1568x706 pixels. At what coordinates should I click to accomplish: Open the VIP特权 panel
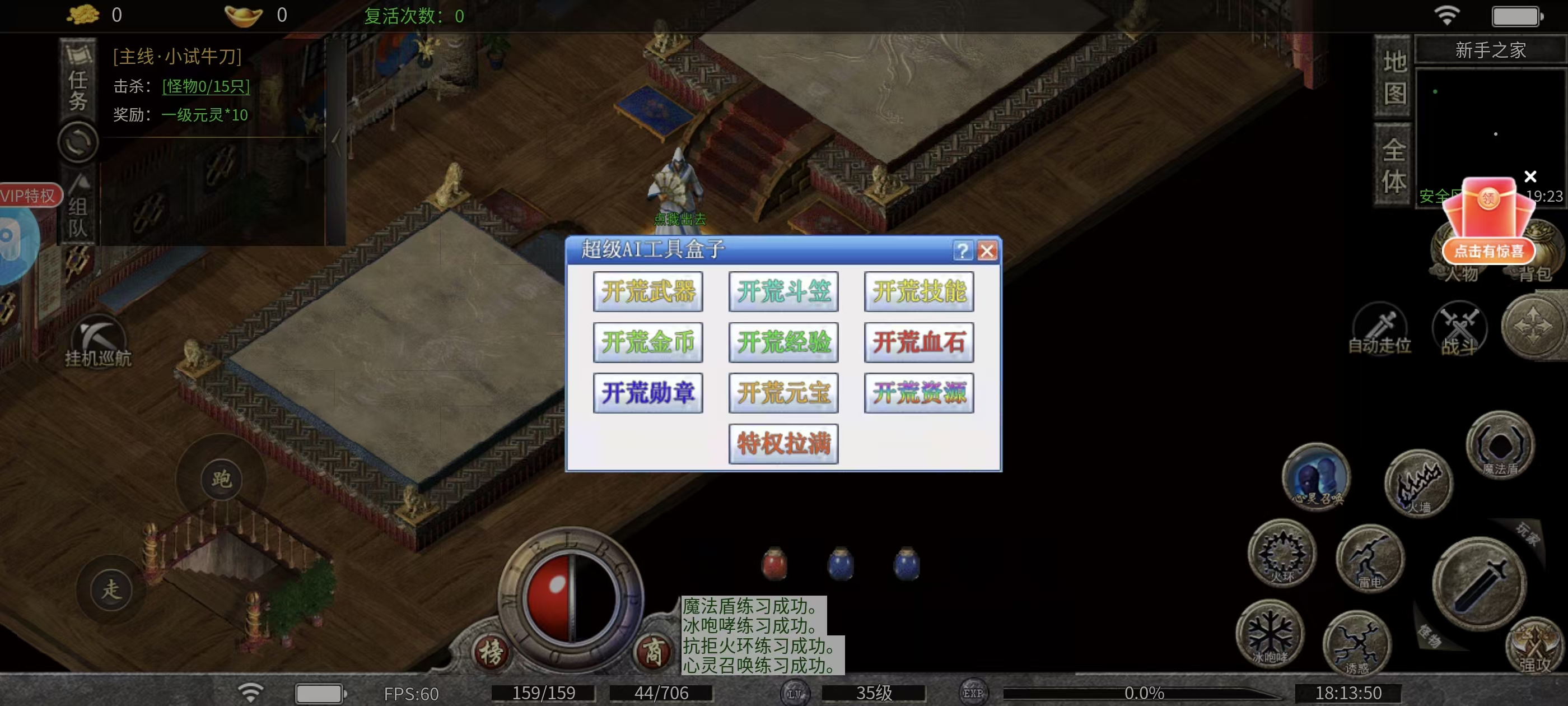[x=29, y=196]
